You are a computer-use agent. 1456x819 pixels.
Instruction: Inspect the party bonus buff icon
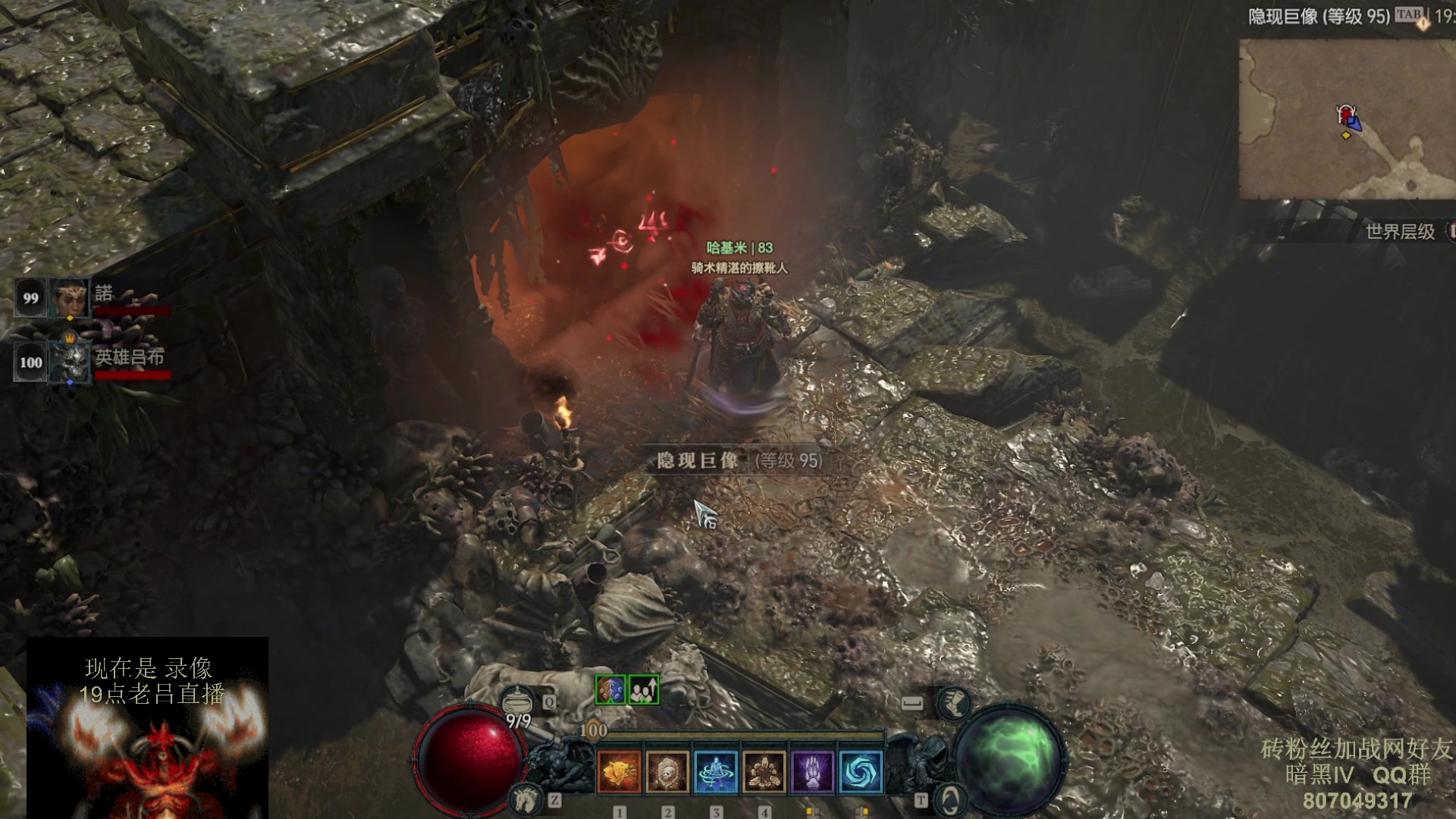pyautogui.click(x=644, y=689)
